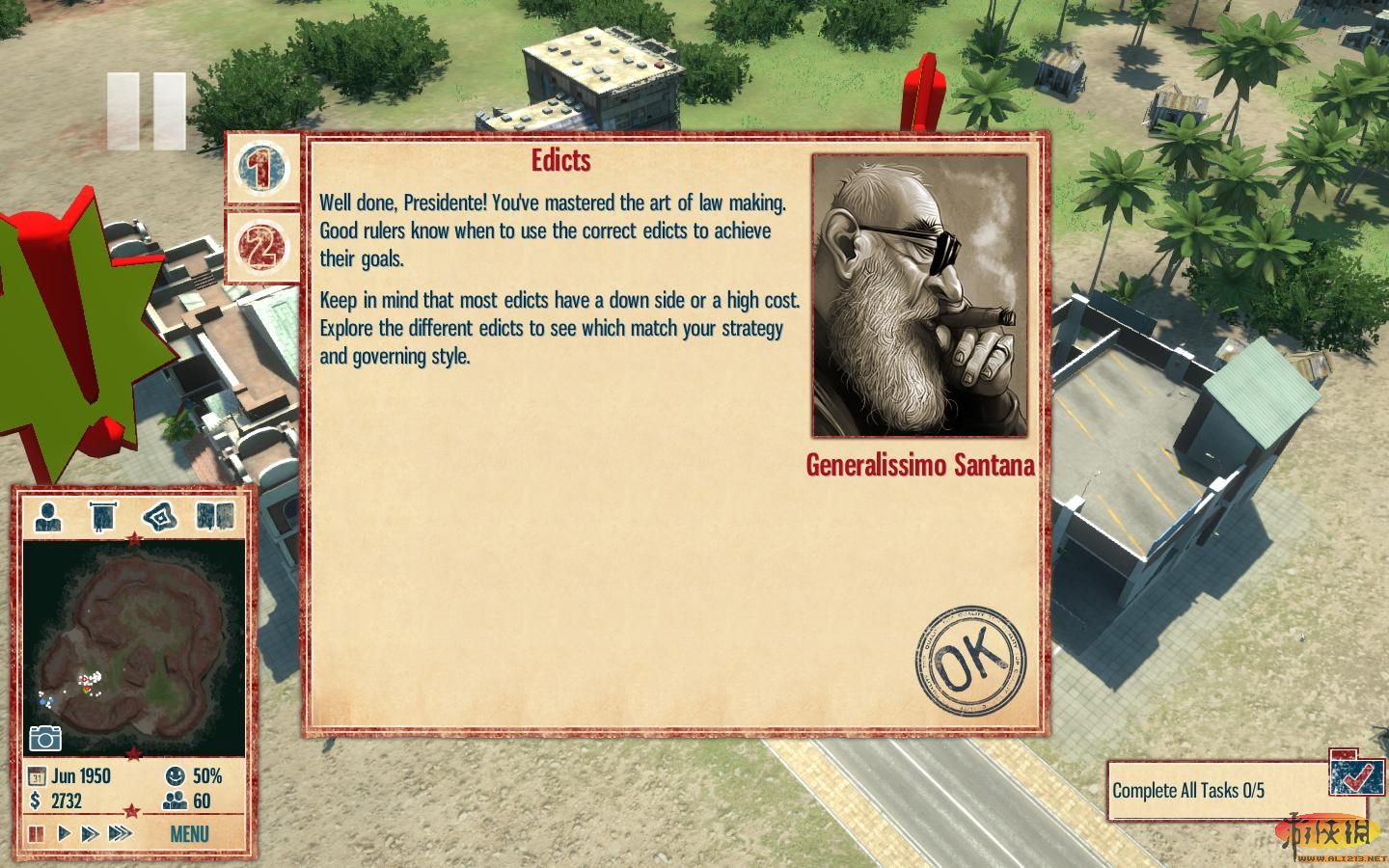Pause the game with the red pause button

click(37, 833)
